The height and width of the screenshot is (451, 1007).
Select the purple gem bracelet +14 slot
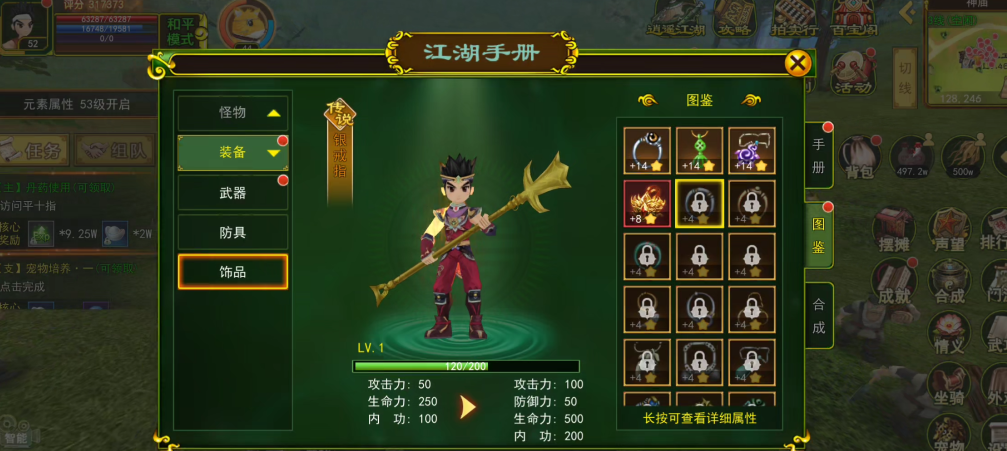(x=751, y=150)
